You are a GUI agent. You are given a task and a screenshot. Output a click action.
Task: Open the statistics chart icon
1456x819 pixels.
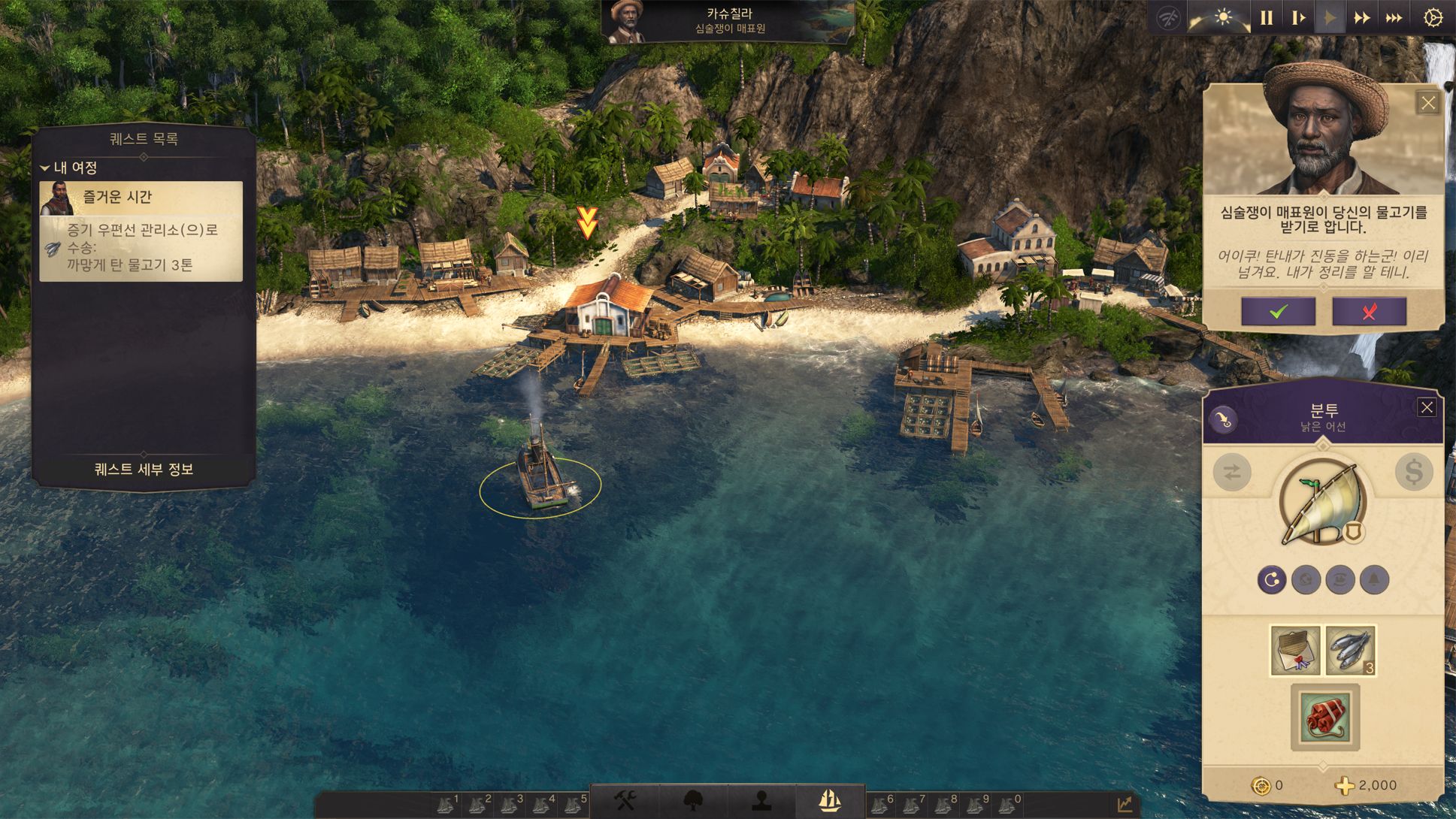[x=1125, y=804]
